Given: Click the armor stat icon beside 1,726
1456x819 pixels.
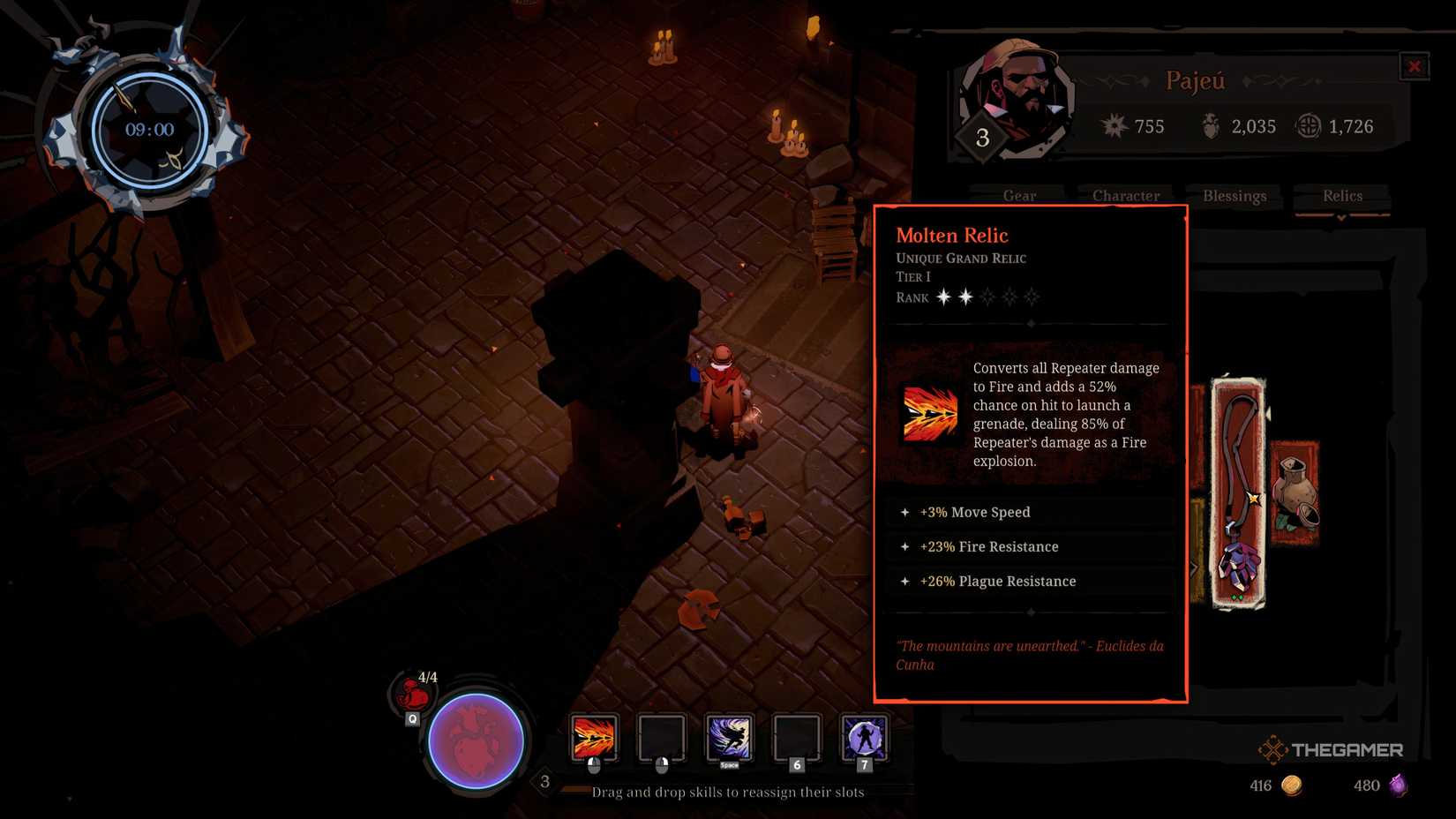Looking at the screenshot, I should click(1307, 126).
